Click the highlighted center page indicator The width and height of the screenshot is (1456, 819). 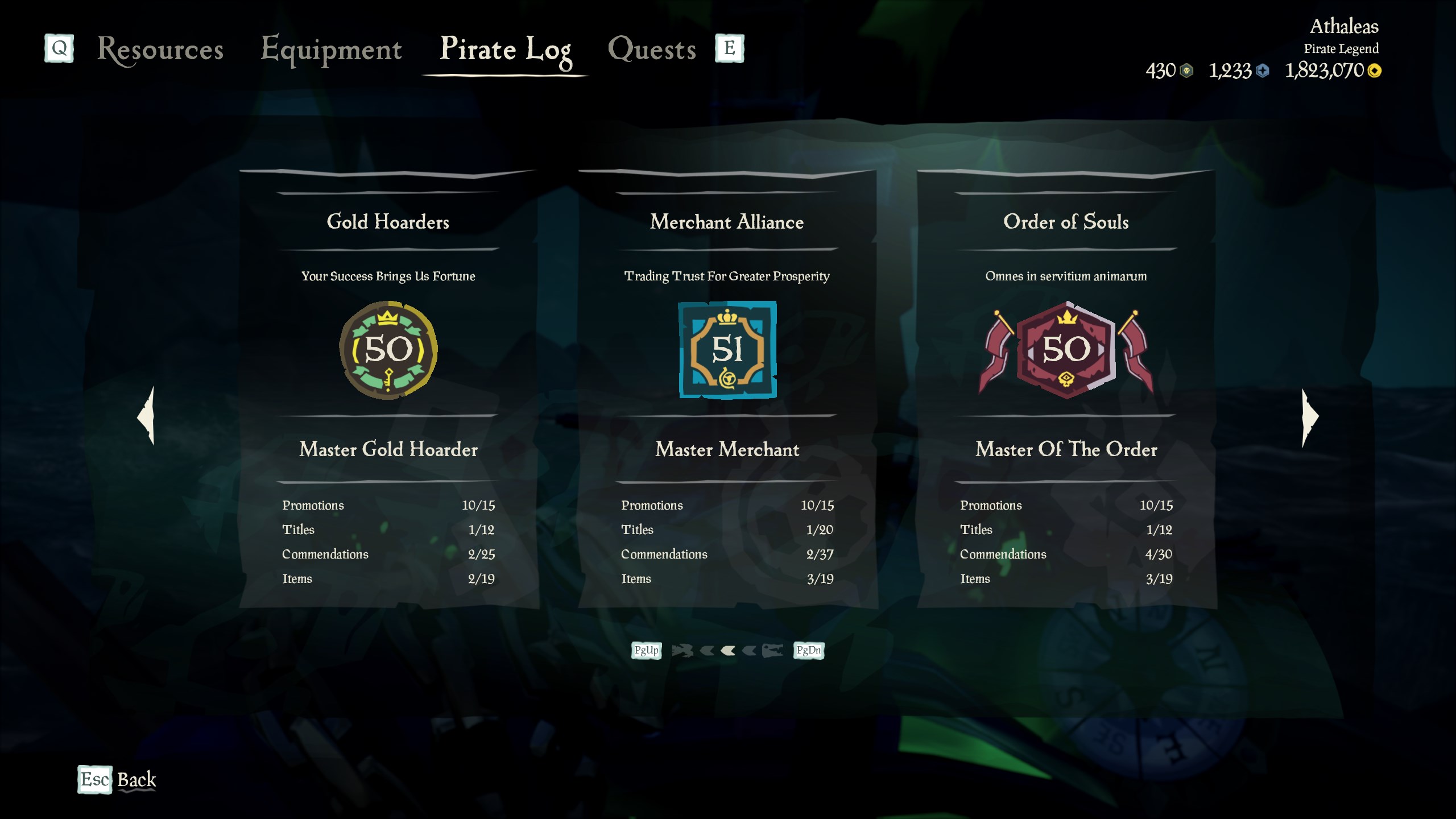[x=728, y=651]
